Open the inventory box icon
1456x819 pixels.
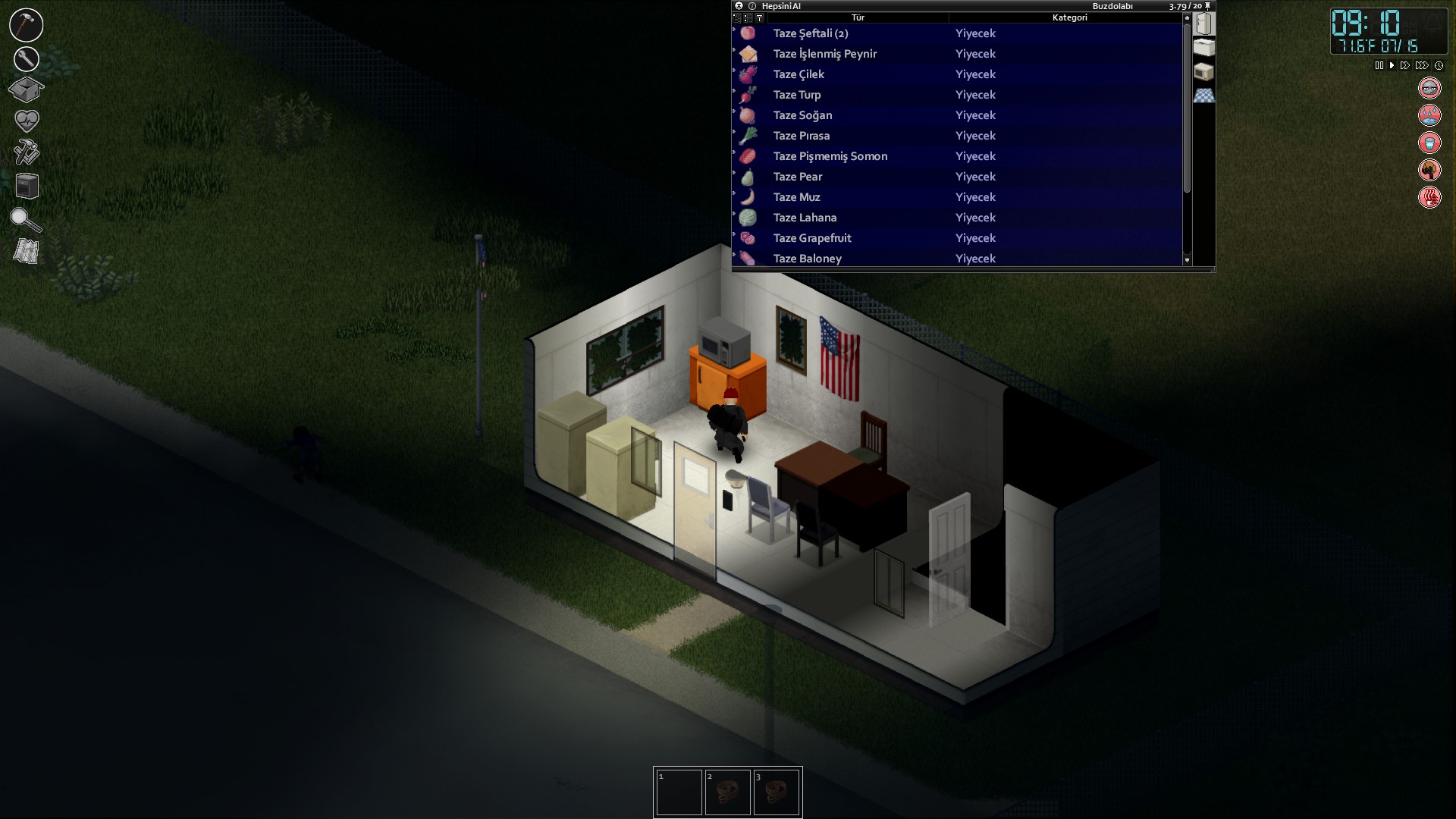(x=27, y=89)
